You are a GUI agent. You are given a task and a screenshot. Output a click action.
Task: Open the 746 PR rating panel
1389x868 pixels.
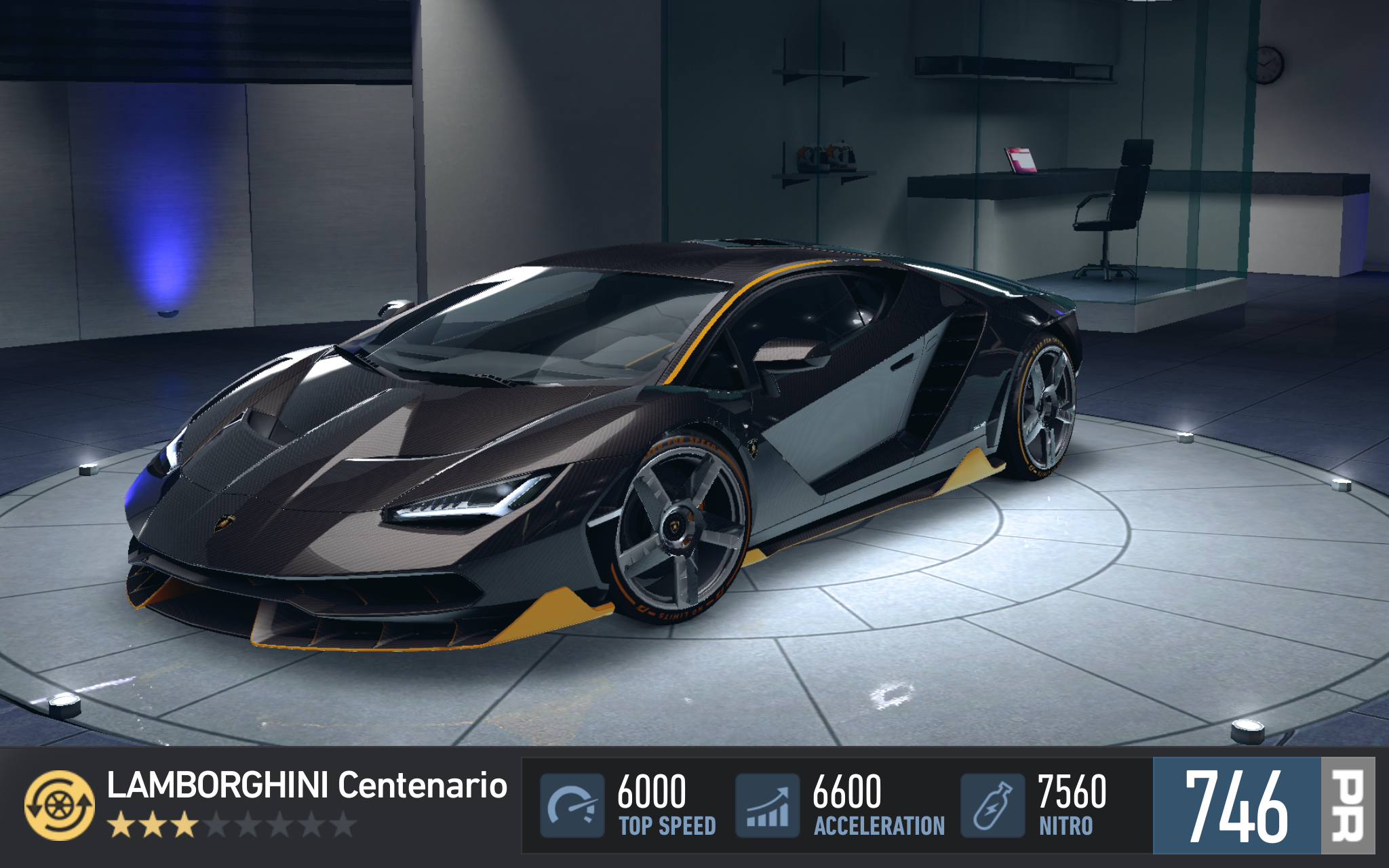1263,806
